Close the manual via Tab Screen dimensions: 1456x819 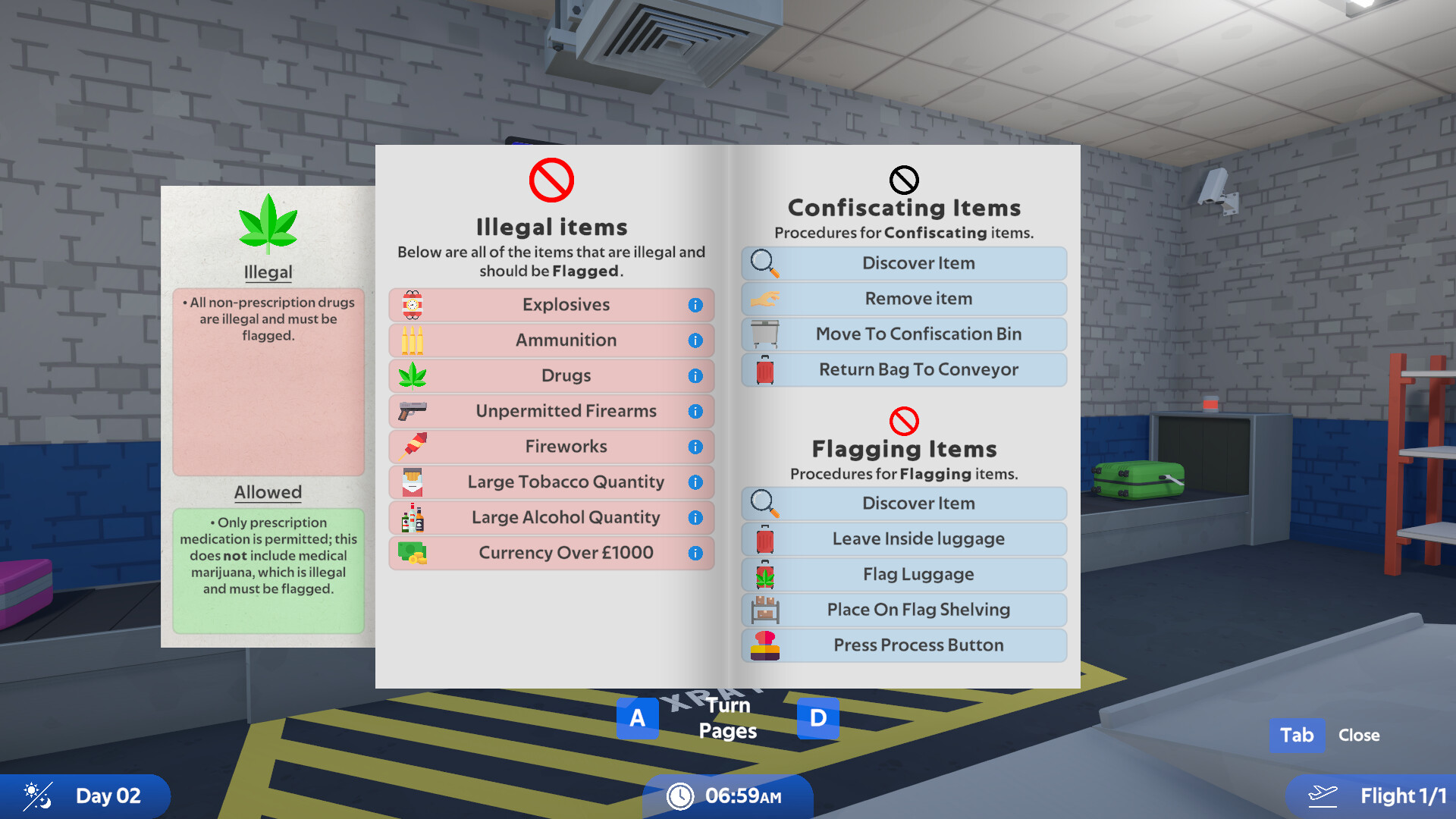(x=1297, y=735)
